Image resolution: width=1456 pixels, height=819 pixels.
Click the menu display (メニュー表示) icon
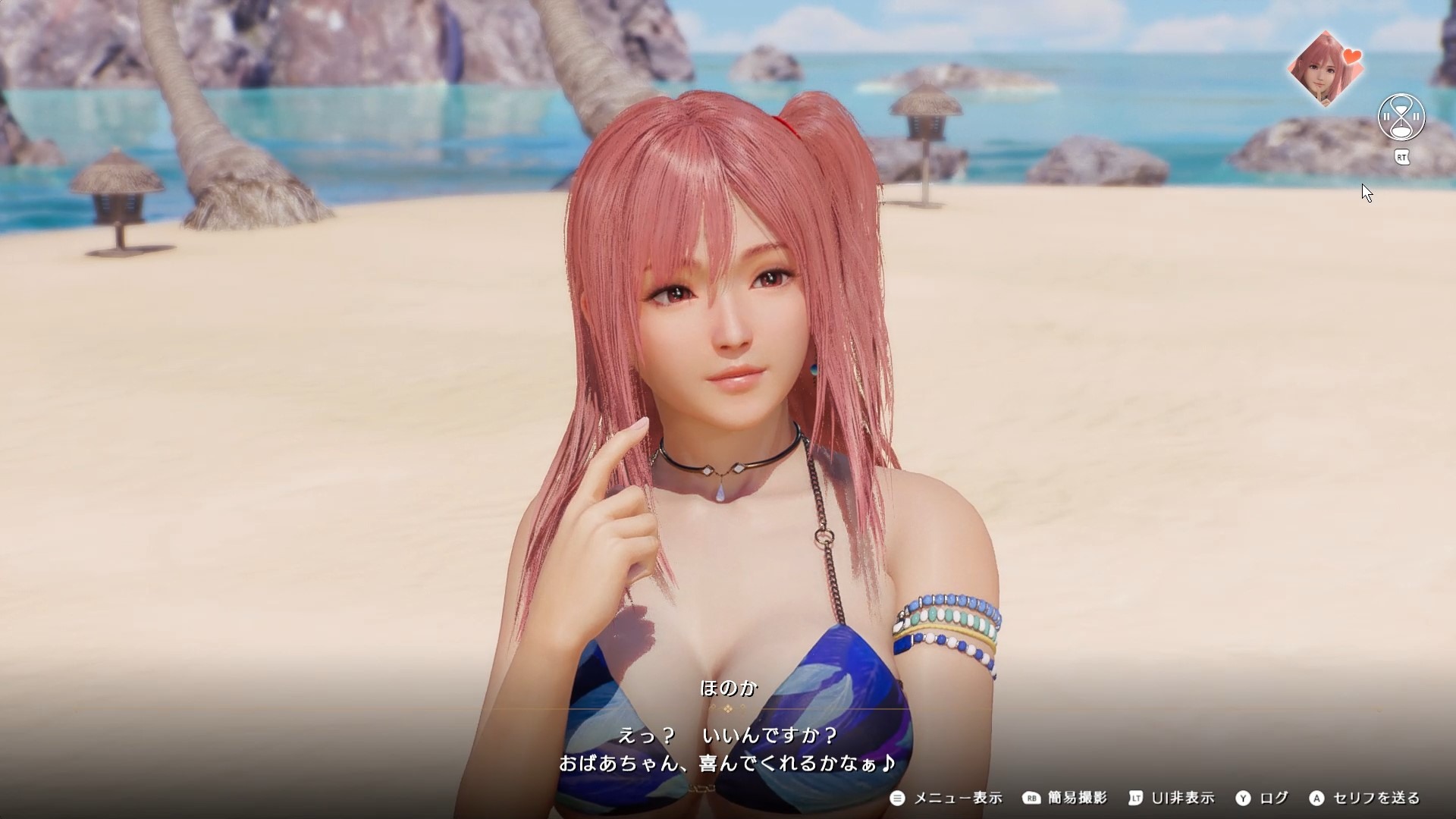click(897, 798)
